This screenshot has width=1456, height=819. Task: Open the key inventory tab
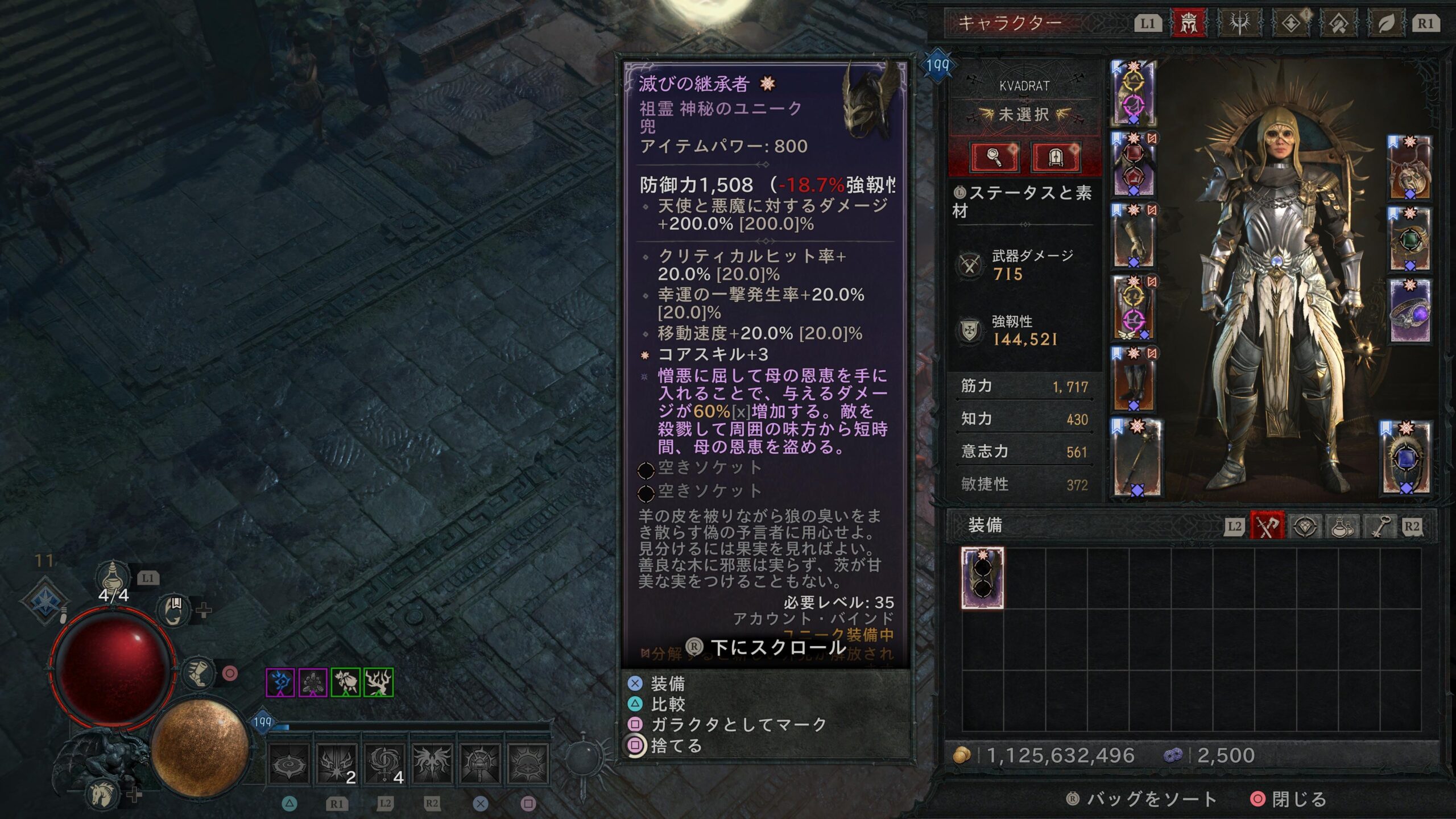[x=1380, y=526]
